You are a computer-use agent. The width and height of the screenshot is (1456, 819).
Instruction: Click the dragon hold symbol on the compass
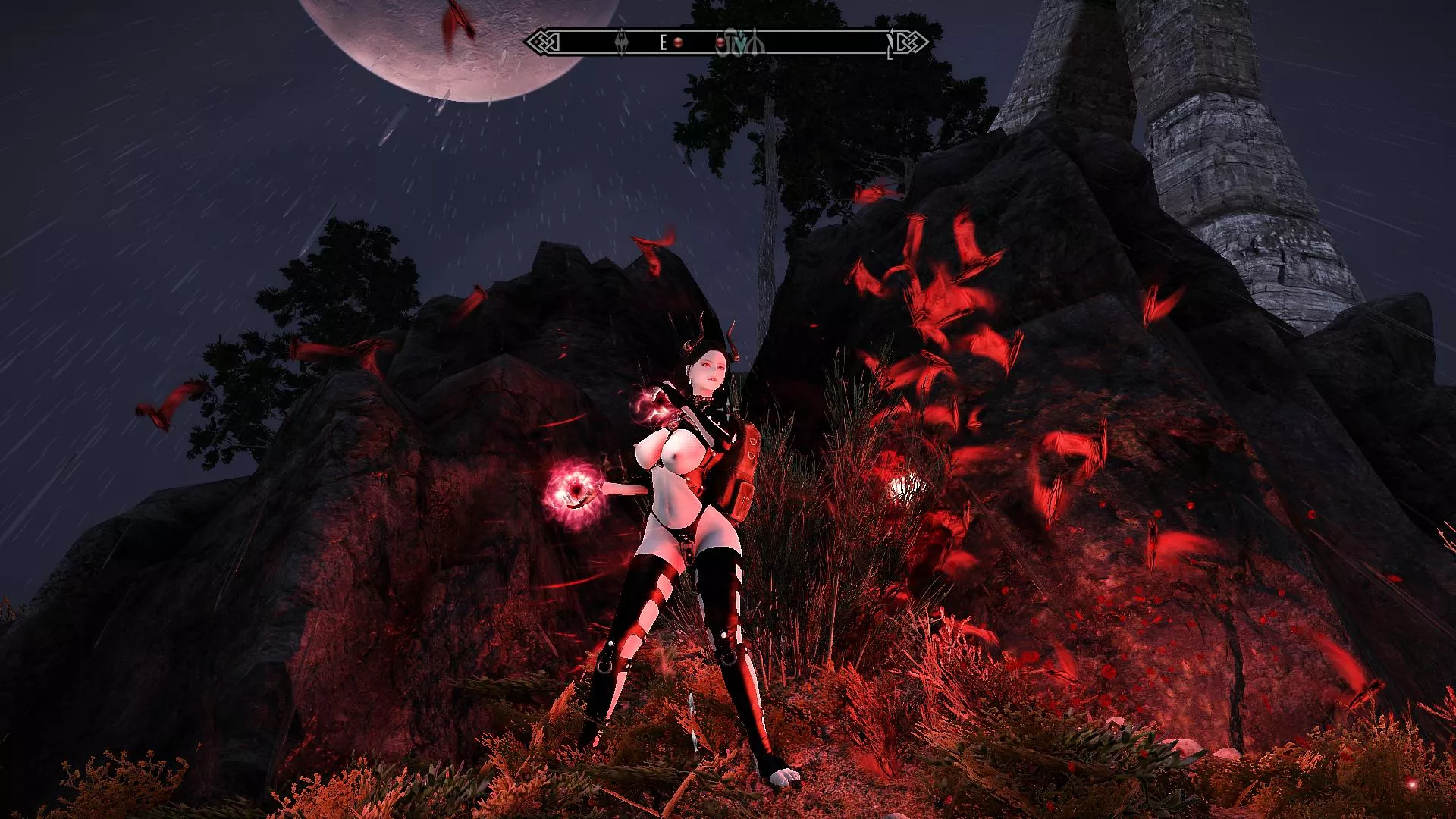(623, 44)
